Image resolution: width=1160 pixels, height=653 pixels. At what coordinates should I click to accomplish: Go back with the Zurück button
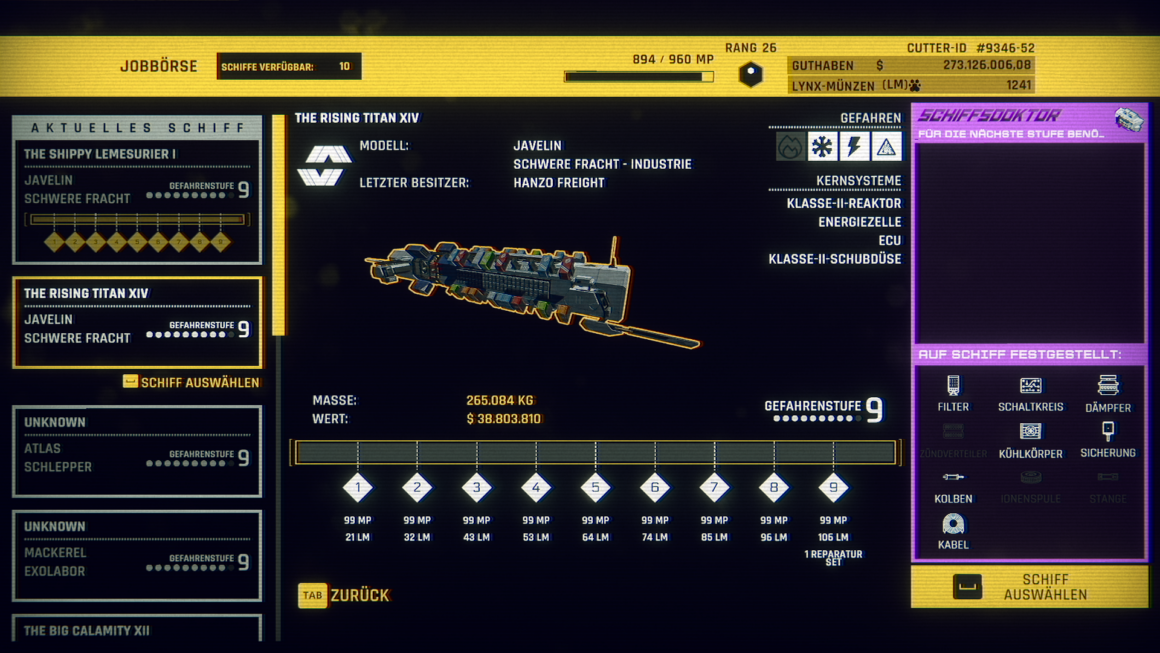coord(344,595)
